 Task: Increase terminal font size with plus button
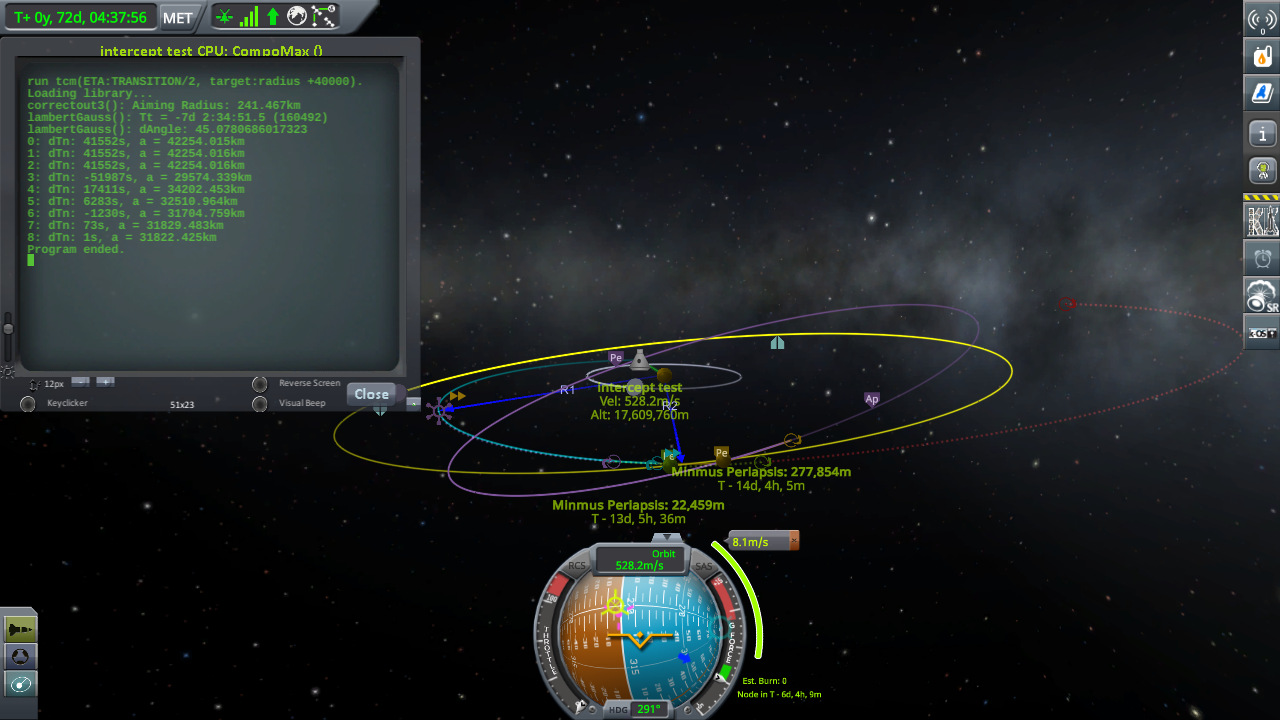click(x=105, y=382)
